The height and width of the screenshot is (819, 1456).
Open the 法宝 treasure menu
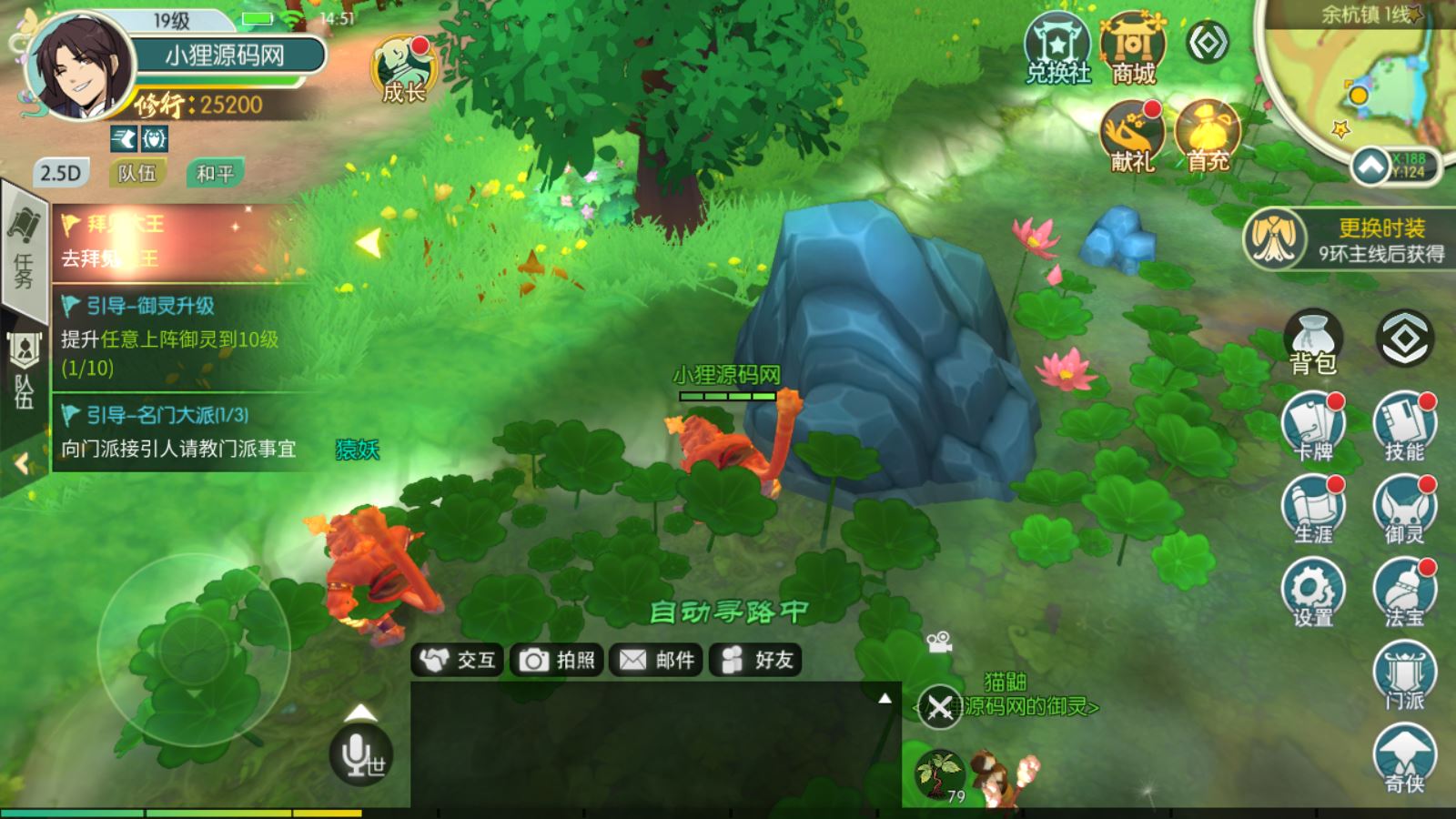point(1404,592)
